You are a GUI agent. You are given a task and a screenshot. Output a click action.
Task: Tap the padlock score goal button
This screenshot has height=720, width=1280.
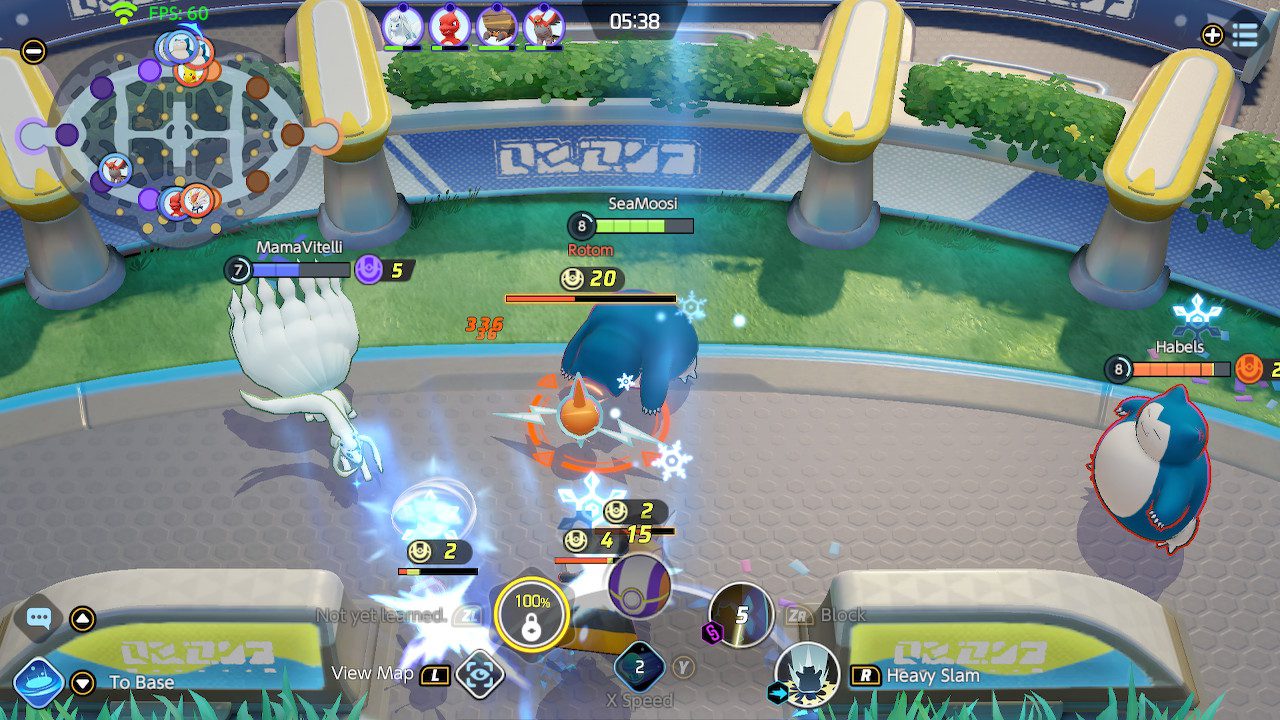click(x=531, y=614)
